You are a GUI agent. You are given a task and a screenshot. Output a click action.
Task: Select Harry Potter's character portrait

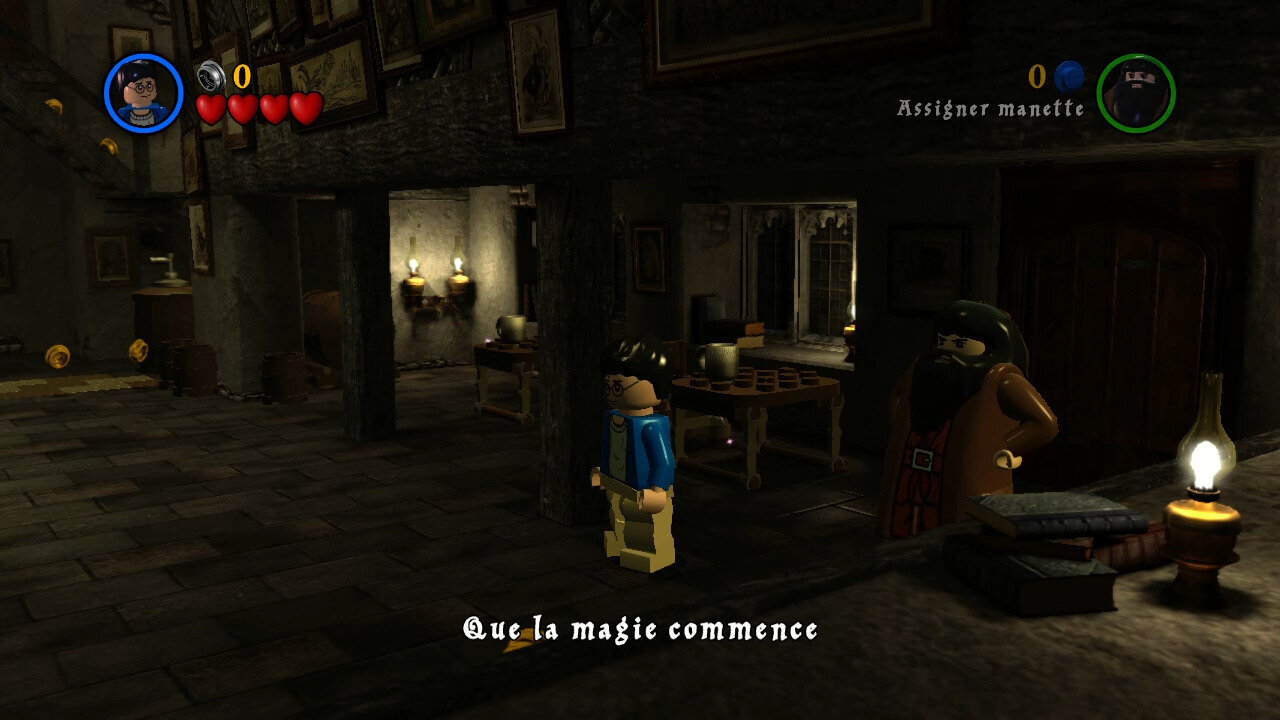[144, 93]
